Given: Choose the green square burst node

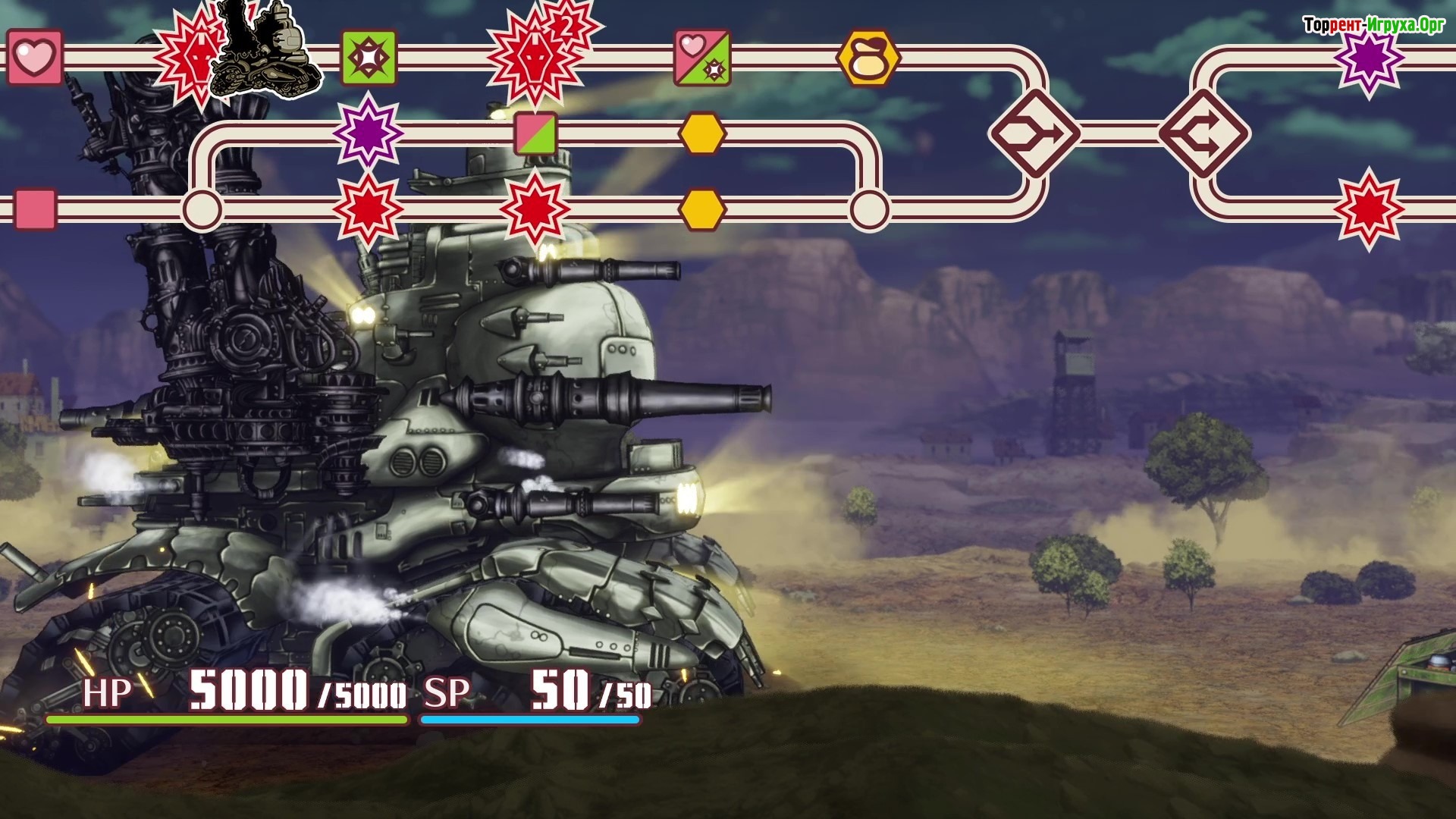Looking at the screenshot, I should 369,58.
